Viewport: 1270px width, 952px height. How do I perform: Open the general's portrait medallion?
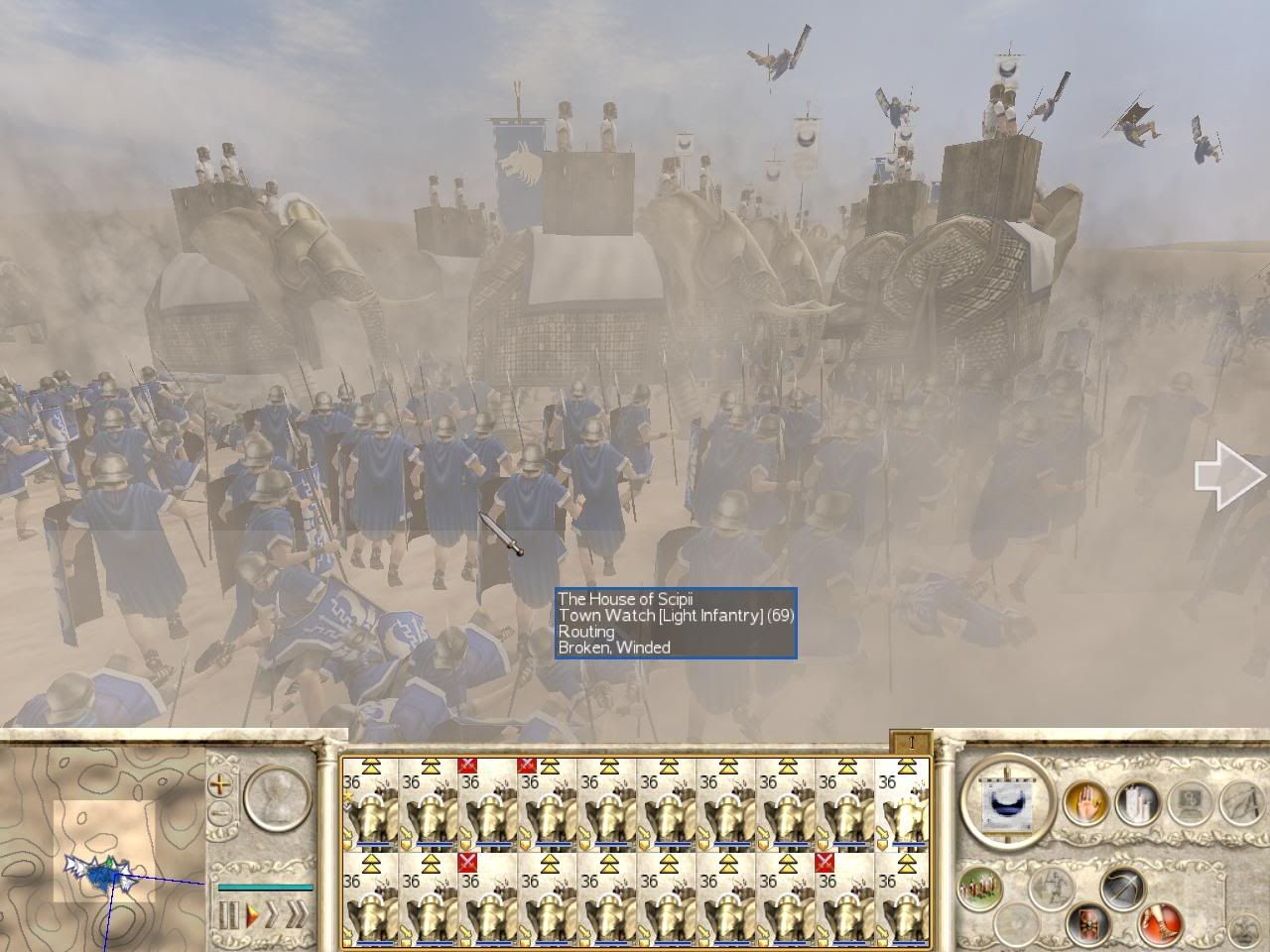click(278, 798)
